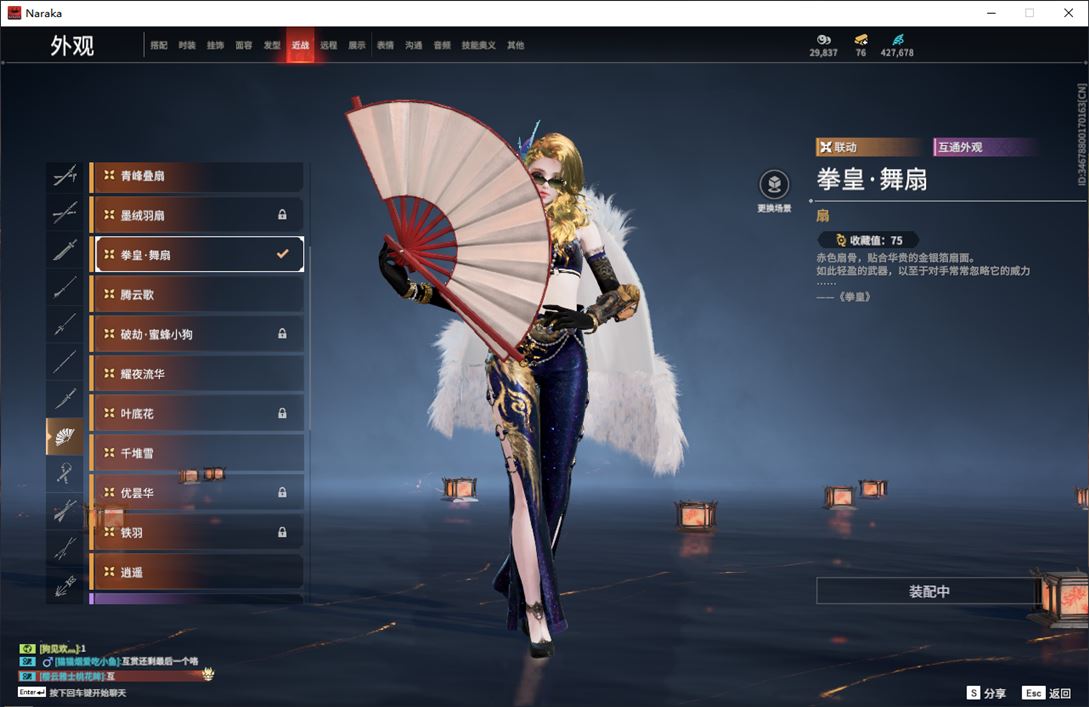Click the 装配中 equip button
The width and height of the screenshot is (1089, 707).
[x=928, y=591]
